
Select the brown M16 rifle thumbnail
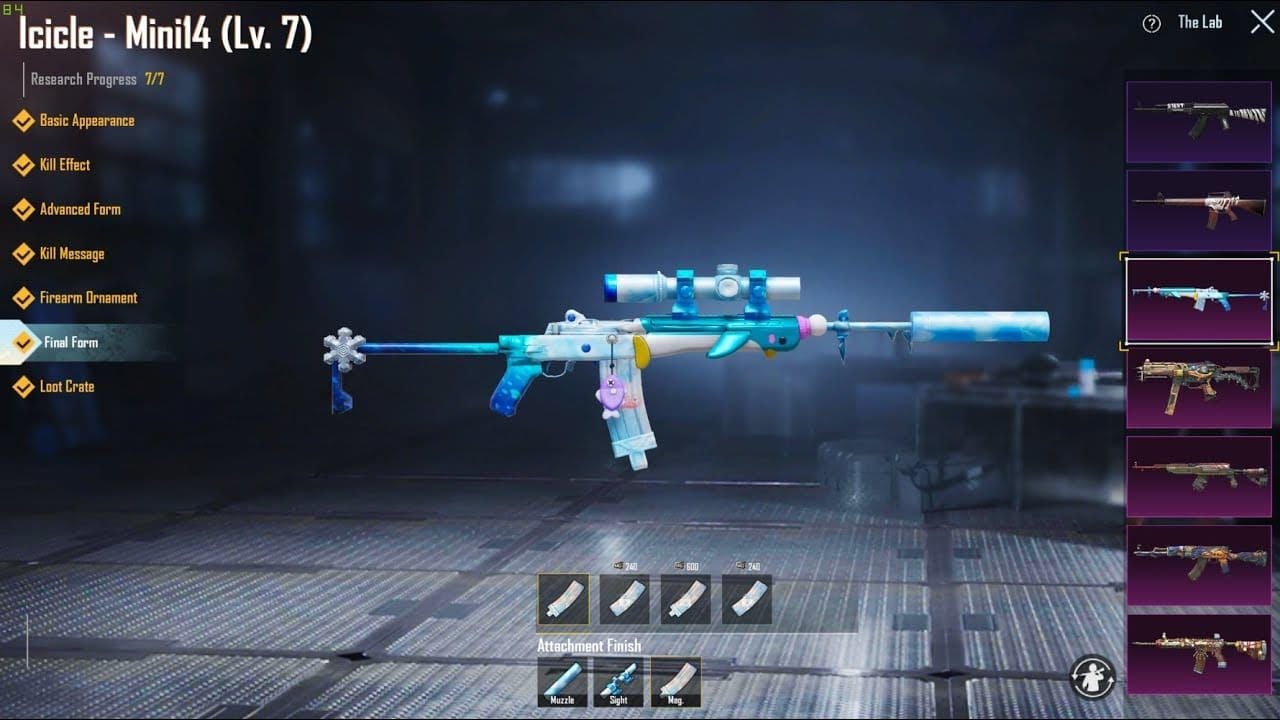[x=1199, y=210]
